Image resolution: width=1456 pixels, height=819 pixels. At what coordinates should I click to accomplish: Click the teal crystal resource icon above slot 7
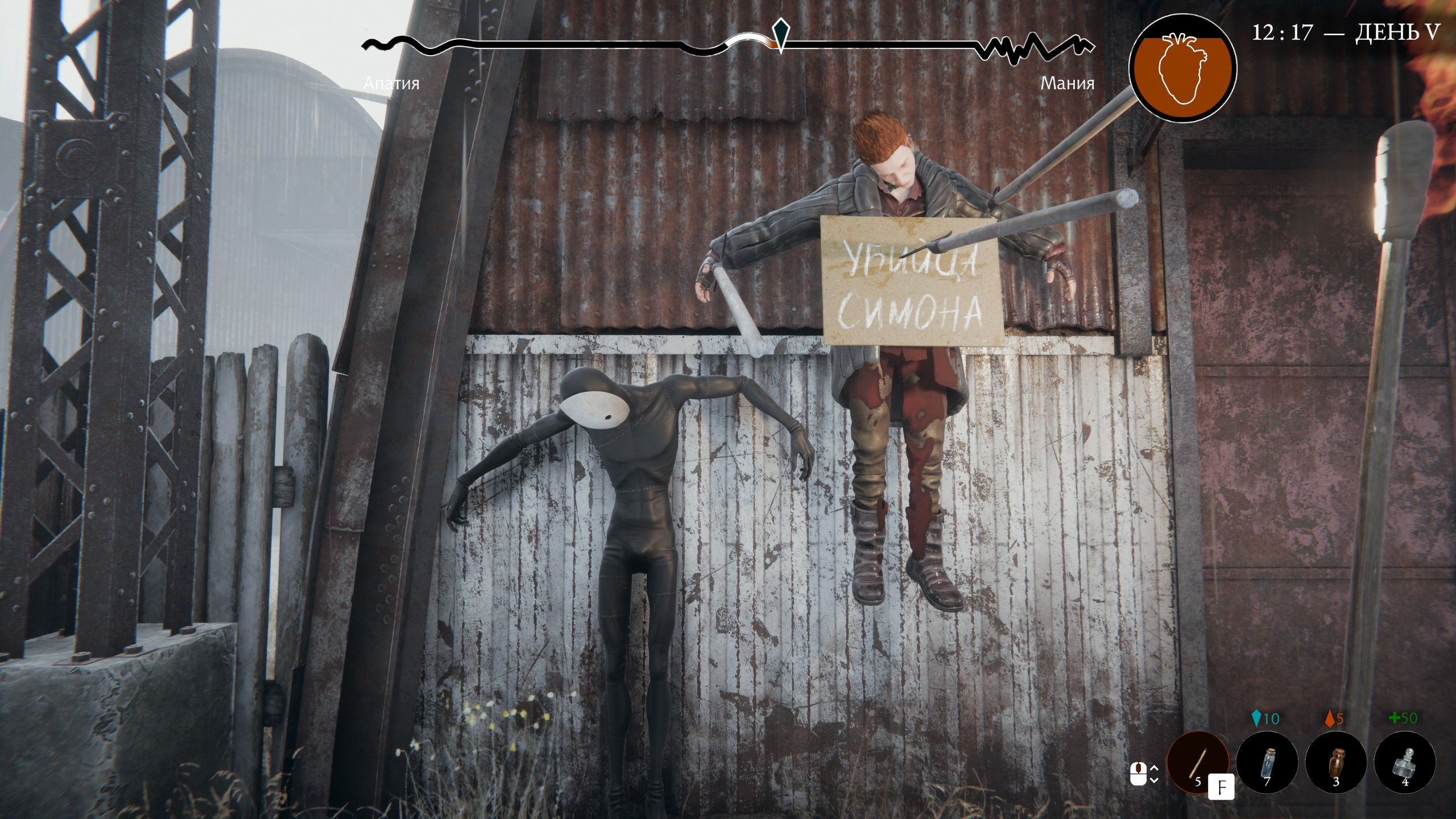pos(1257,718)
